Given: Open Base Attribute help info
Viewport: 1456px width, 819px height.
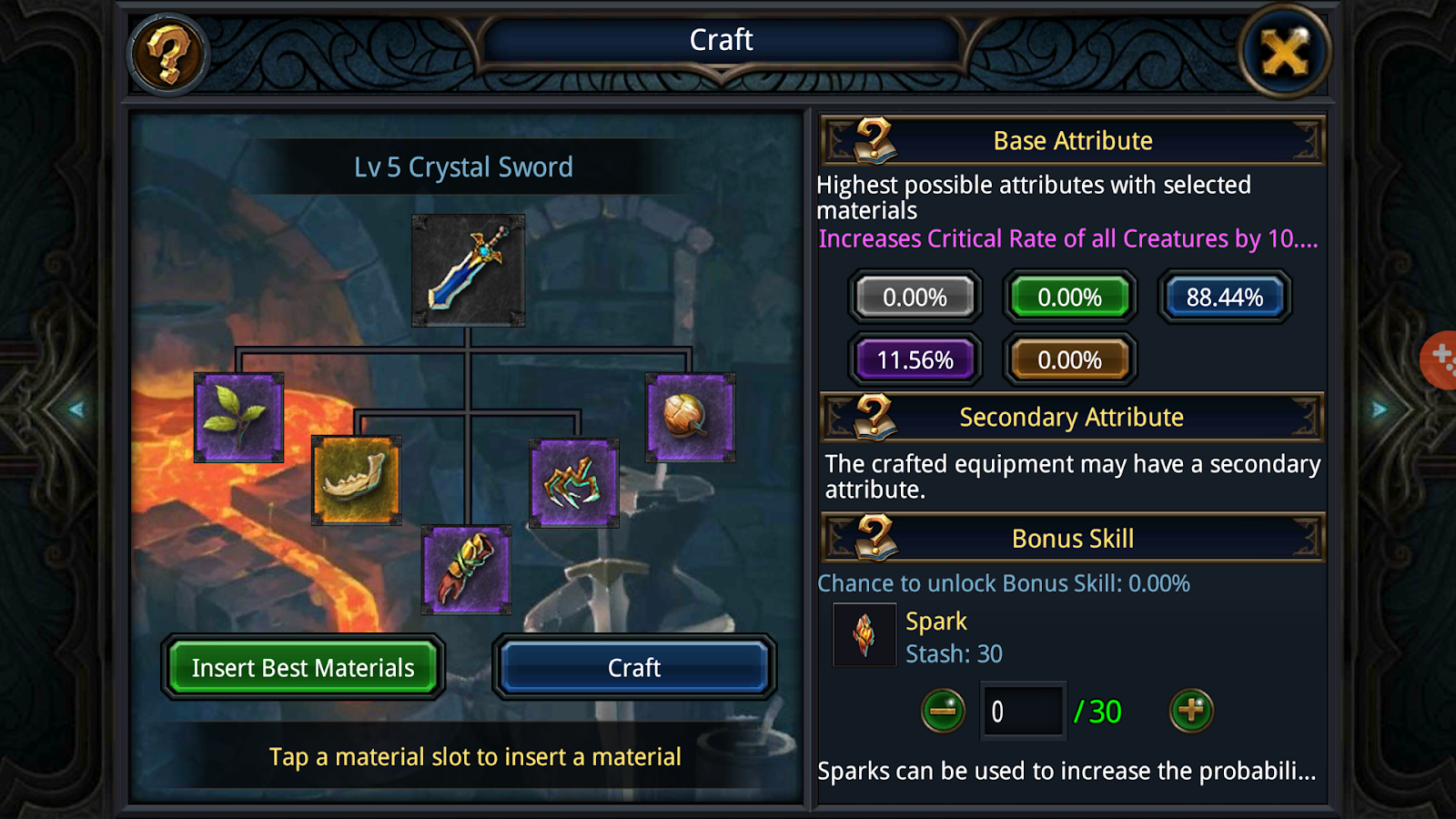Looking at the screenshot, I should (x=873, y=141).
